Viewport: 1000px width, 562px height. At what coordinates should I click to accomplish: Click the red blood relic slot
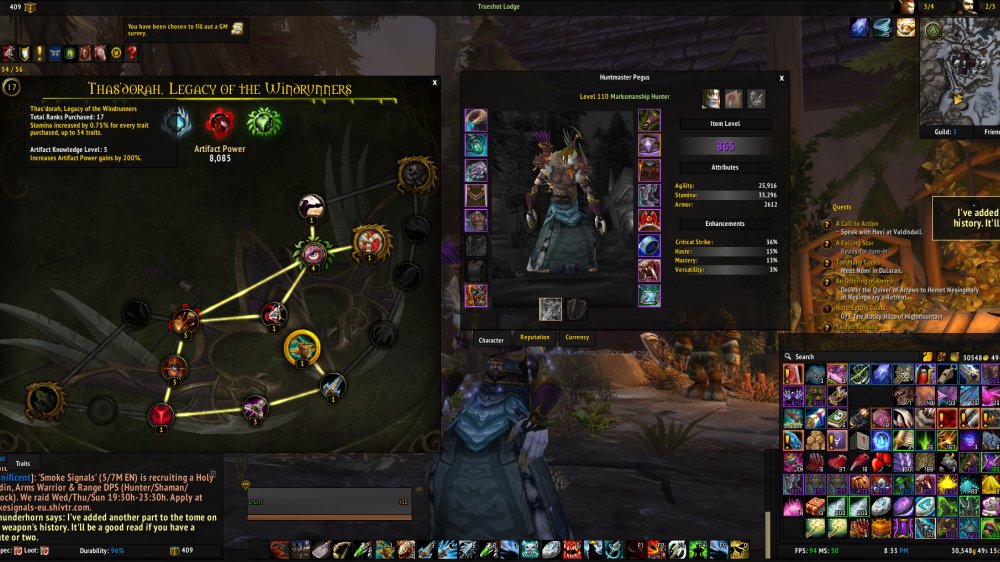[221, 124]
